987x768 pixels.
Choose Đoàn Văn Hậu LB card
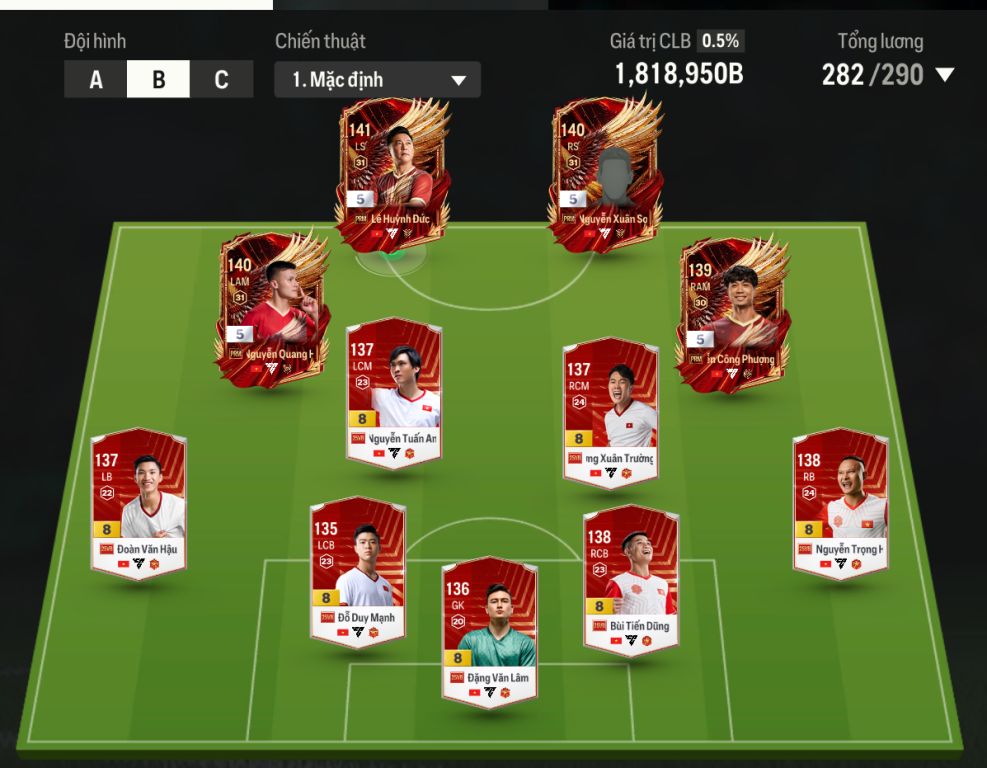139,502
